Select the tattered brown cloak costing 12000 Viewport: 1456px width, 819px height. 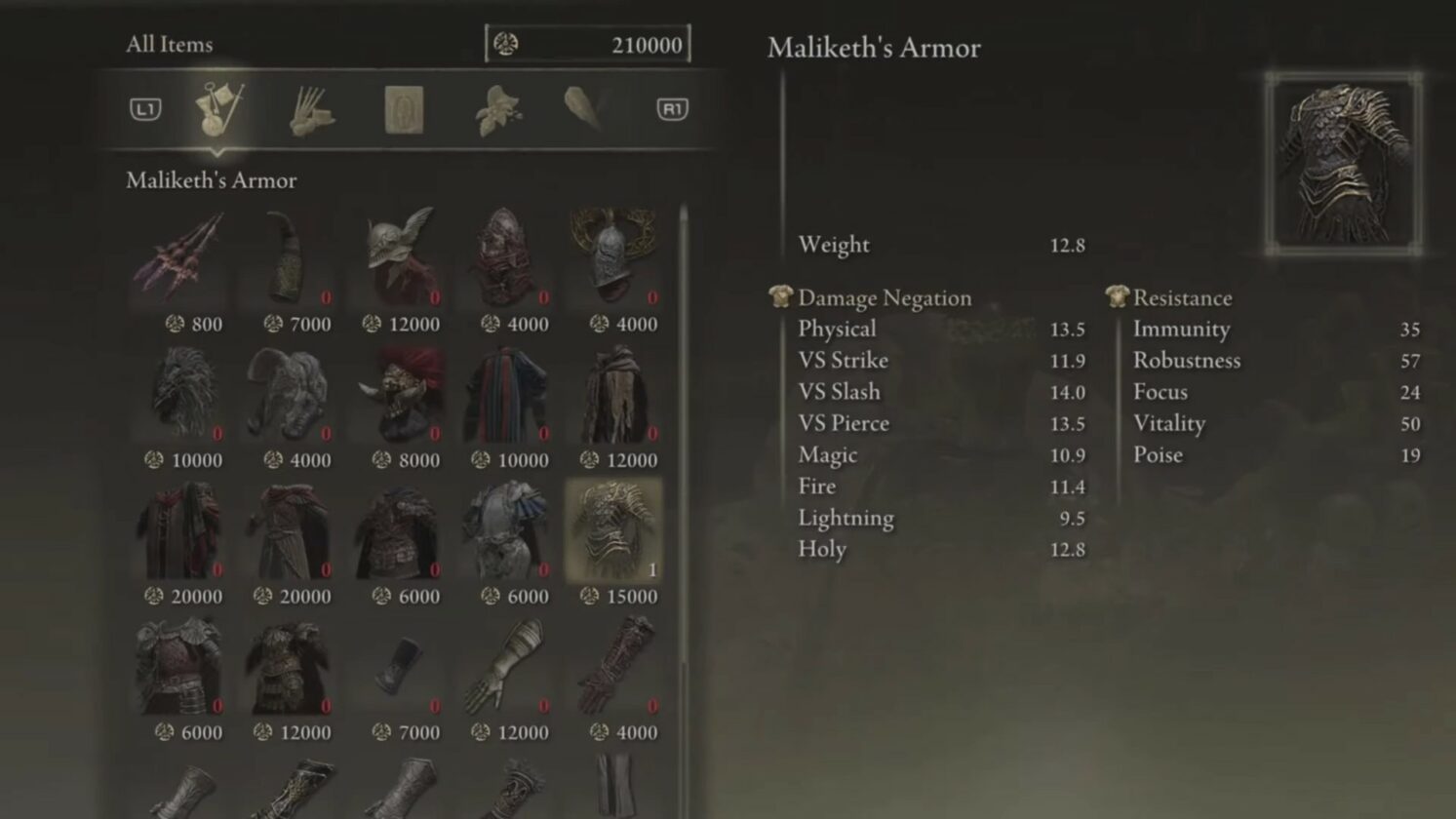click(x=615, y=394)
